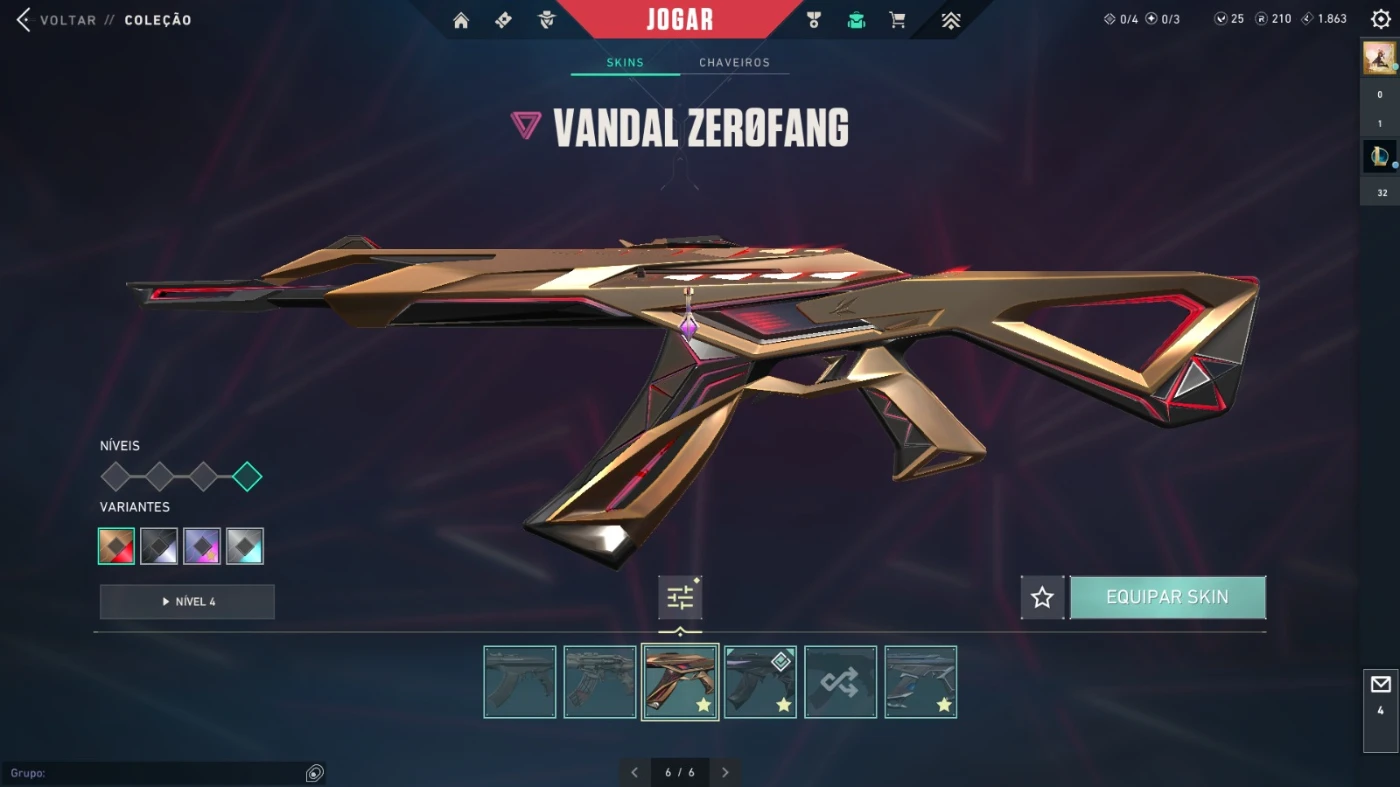Start matchmaking with the JOGAR button
1400x787 pixels.
coord(680,19)
